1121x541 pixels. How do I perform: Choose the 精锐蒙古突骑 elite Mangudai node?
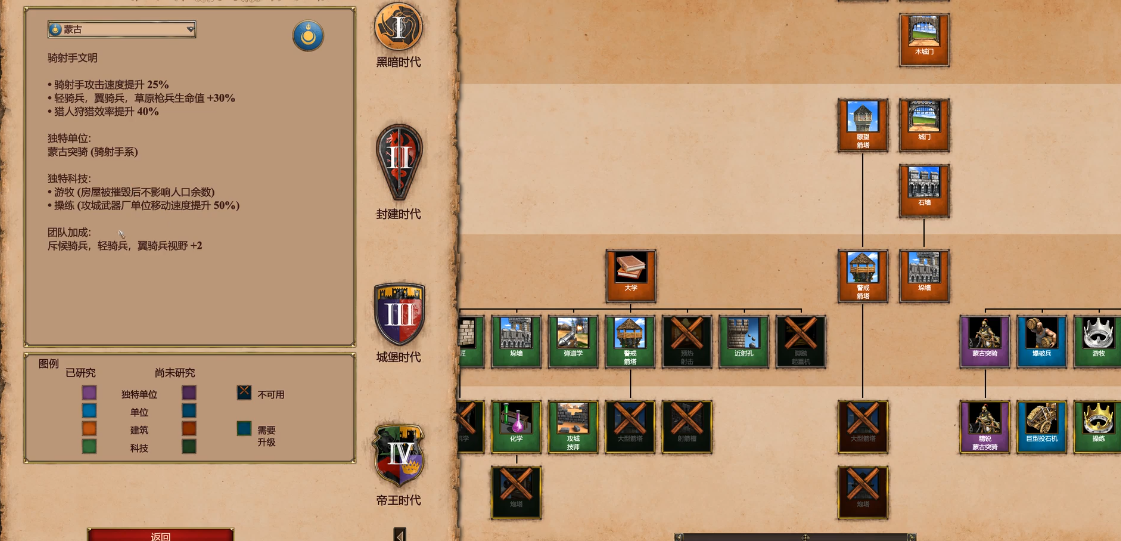click(985, 425)
